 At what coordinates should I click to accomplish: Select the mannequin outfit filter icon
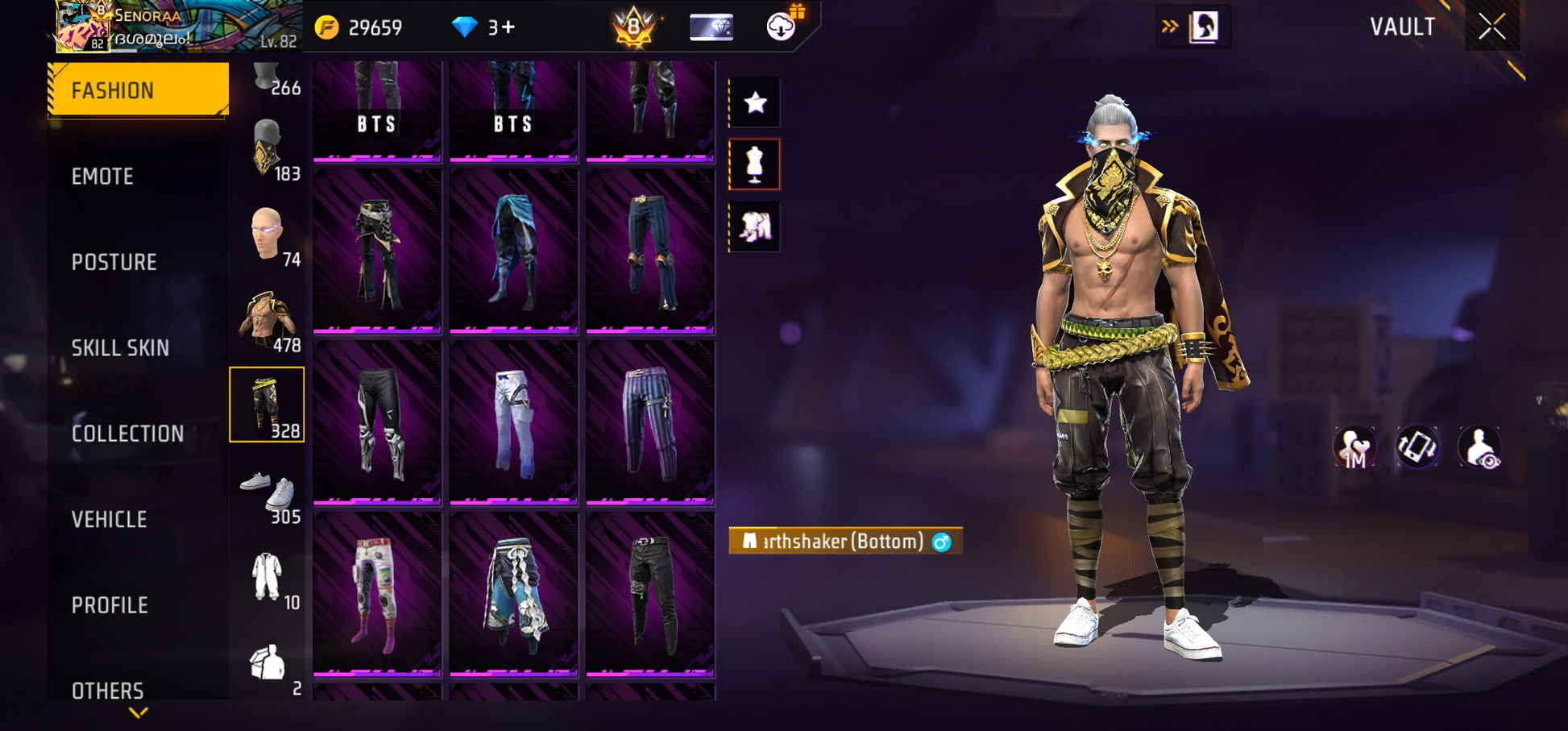(755, 164)
